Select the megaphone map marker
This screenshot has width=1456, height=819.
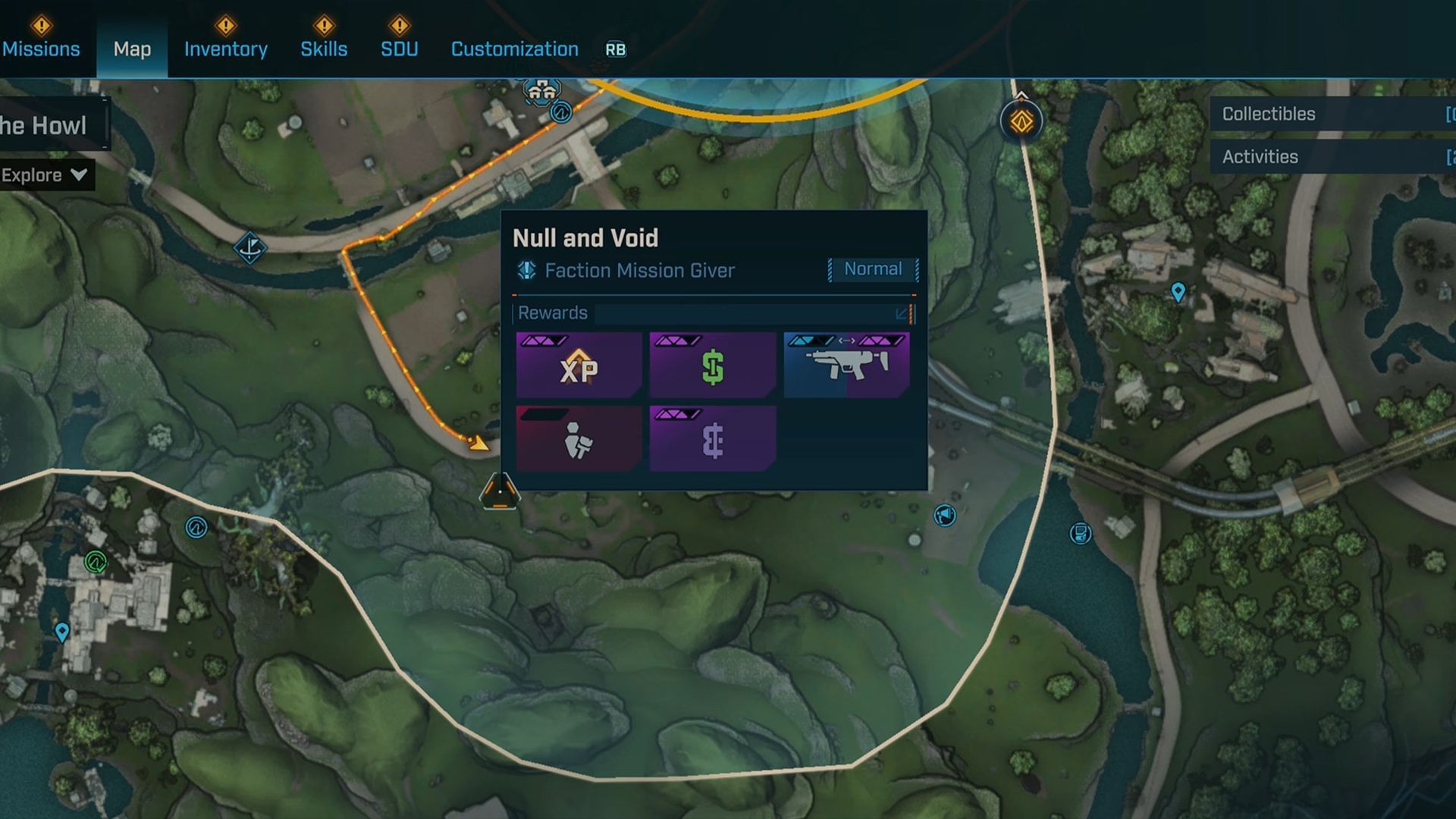(945, 516)
